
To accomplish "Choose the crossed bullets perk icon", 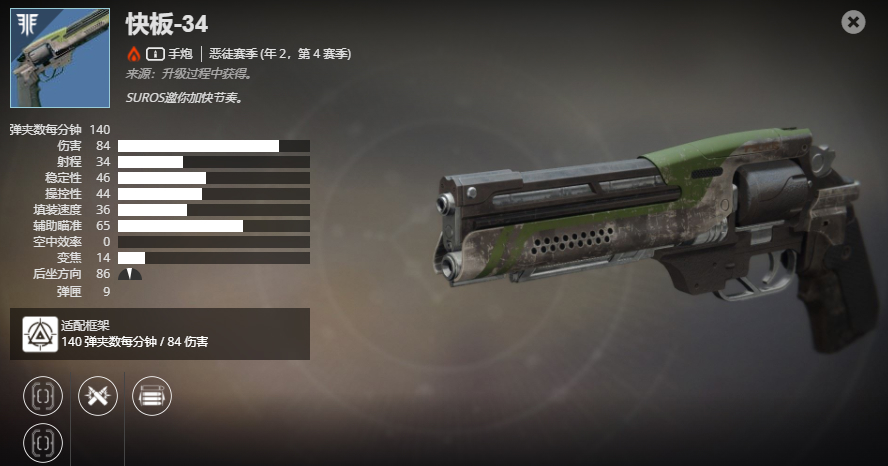I will 98,395.
